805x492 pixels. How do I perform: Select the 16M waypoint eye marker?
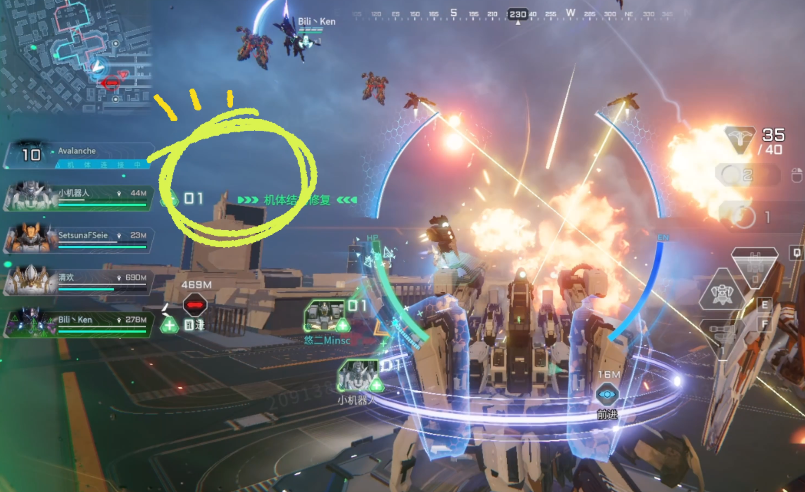[x=608, y=395]
